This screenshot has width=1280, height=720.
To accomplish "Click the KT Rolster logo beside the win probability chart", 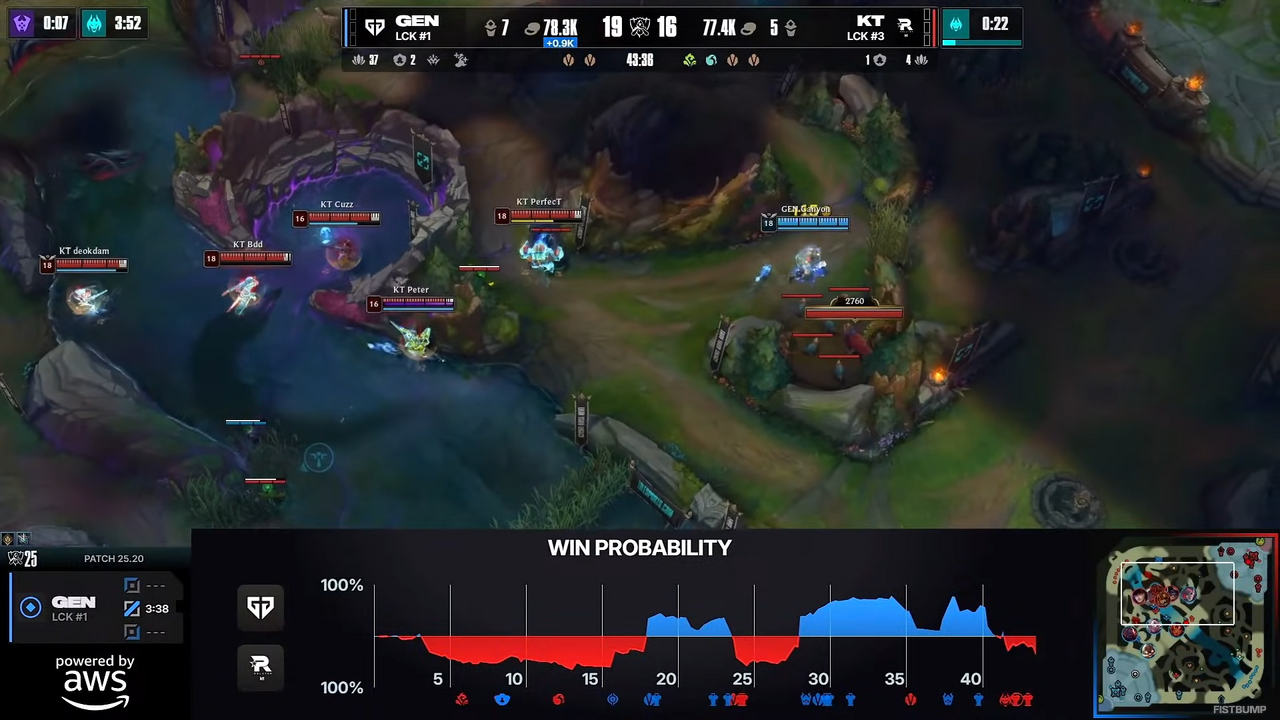I will click(x=260, y=666).
